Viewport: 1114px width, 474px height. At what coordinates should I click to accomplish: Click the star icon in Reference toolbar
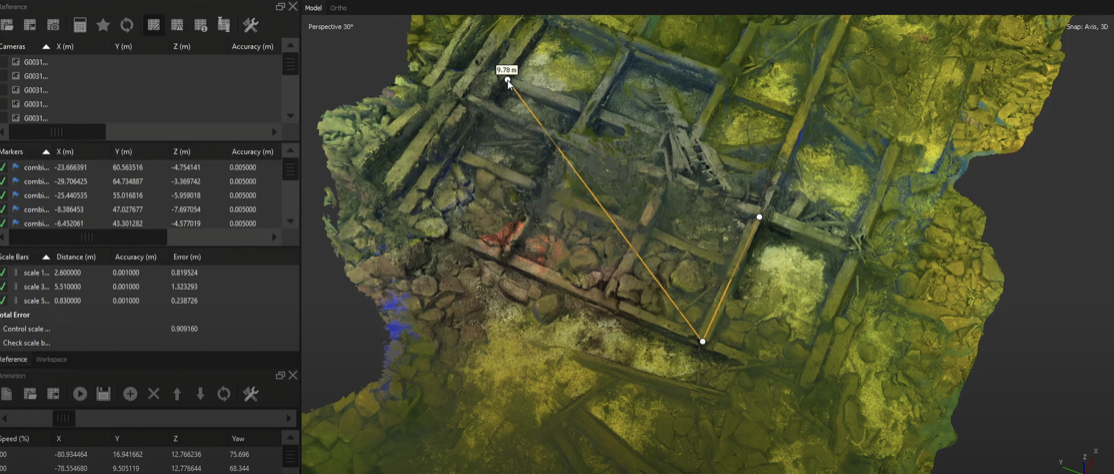point(103,25)
